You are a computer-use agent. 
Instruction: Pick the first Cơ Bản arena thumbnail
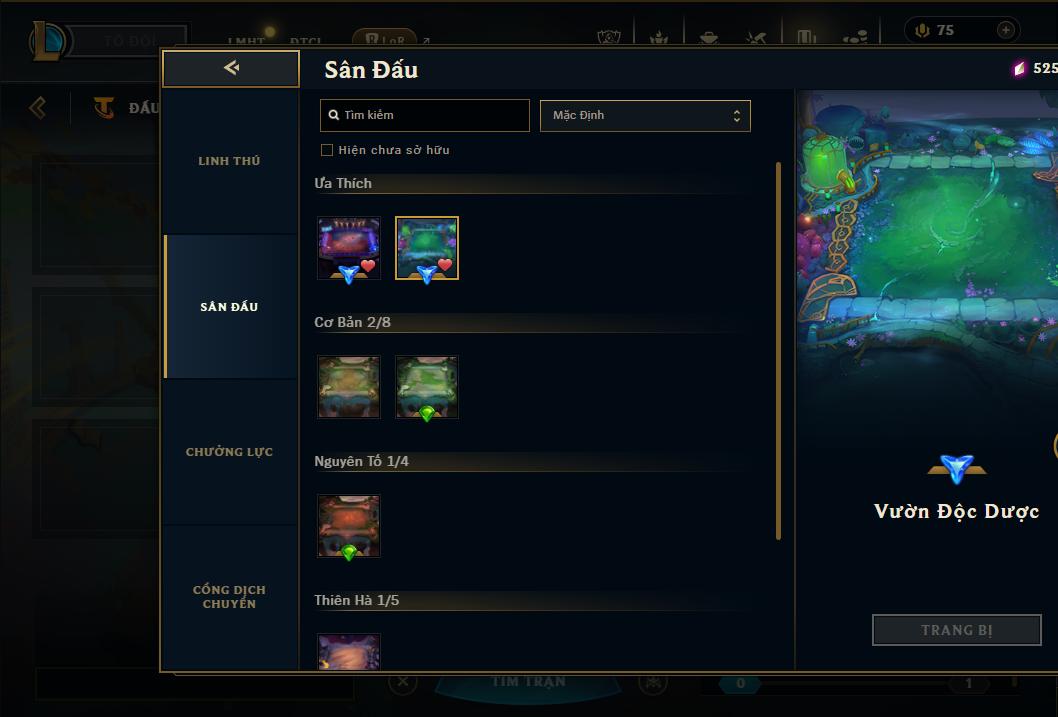(348, 387)
